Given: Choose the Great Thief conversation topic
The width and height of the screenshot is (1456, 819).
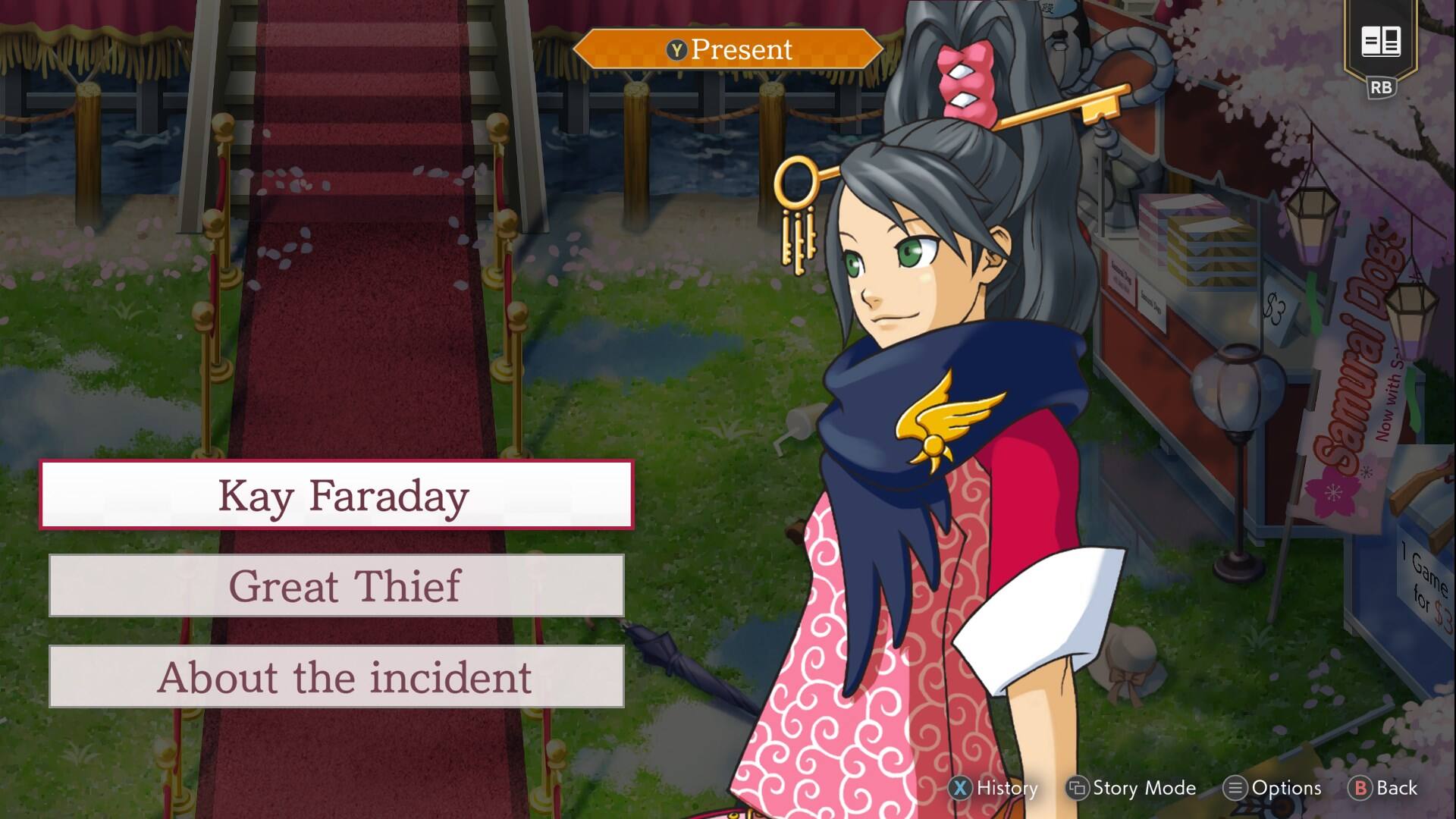Looking at the screenshot, I should point(340,587).
